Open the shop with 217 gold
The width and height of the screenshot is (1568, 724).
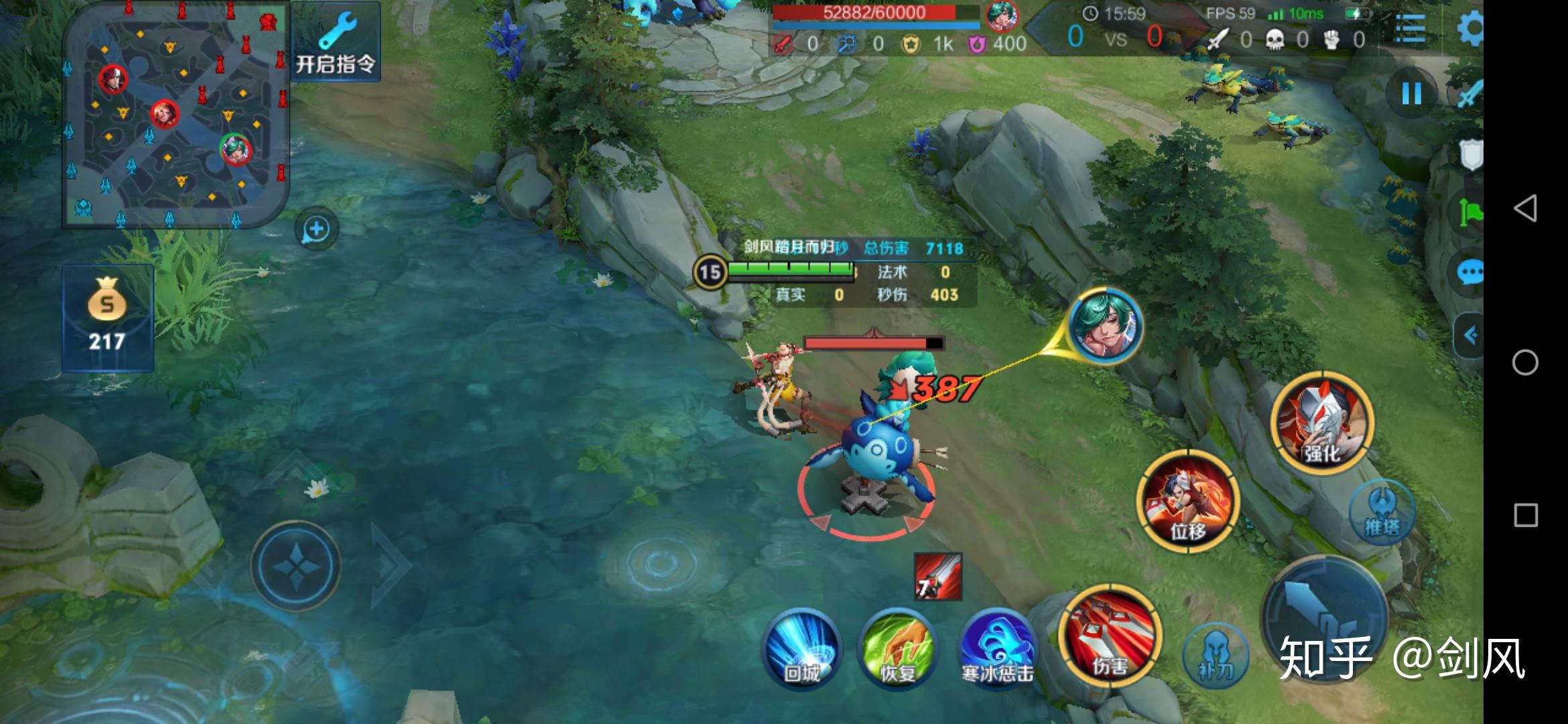point(107,317)
